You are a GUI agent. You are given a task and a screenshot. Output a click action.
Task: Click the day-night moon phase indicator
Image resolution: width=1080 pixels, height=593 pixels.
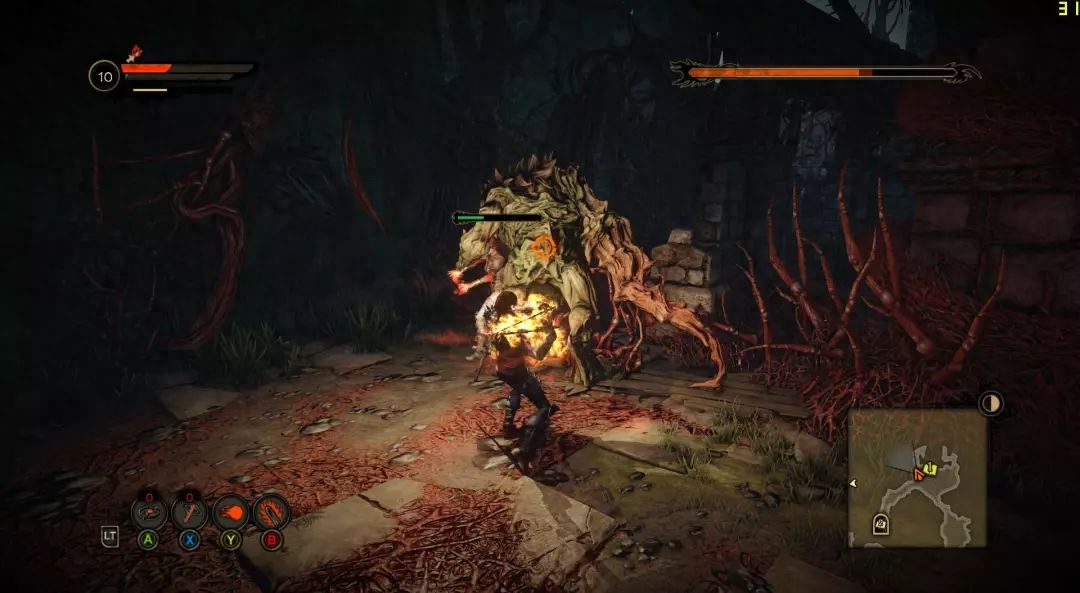click(x=990, y=403)
